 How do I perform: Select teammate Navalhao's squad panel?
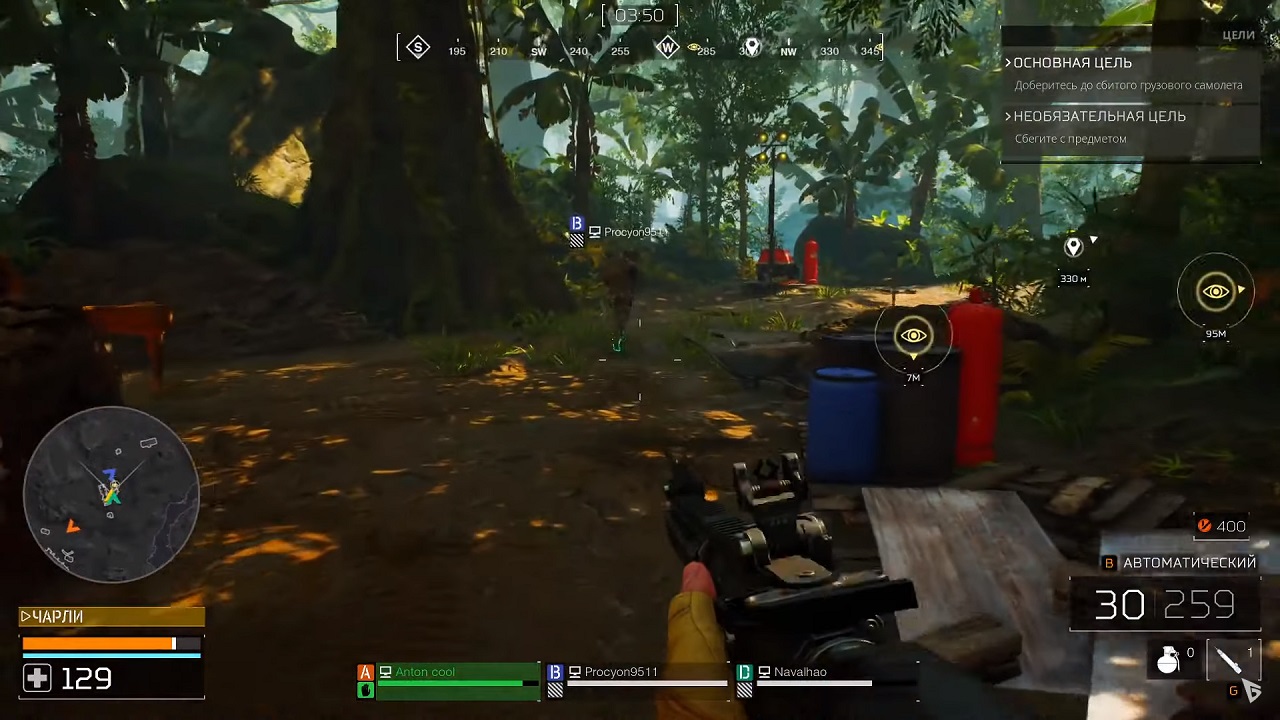coord(805,680)
